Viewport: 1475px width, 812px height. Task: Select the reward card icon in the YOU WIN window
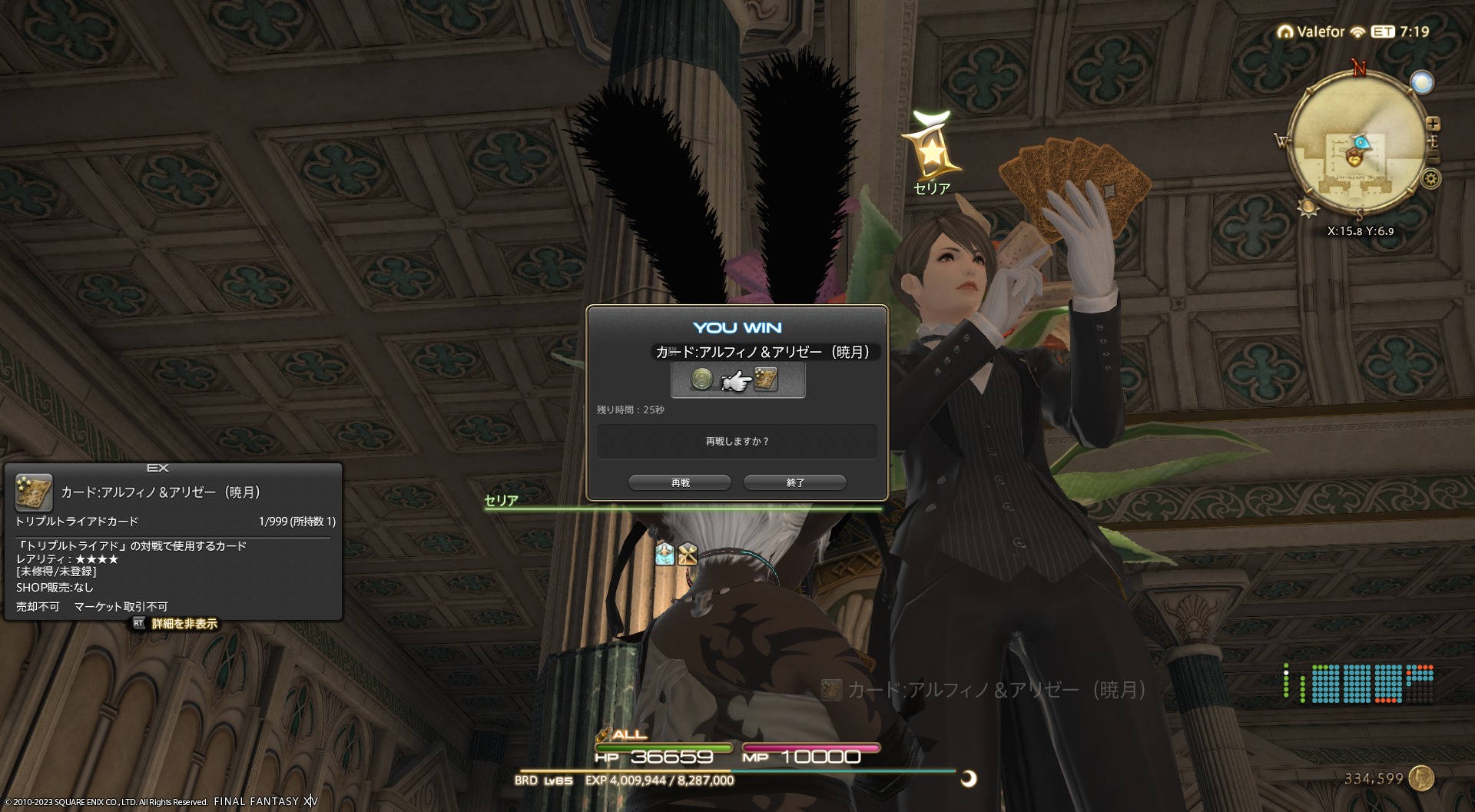click(765, 379)
